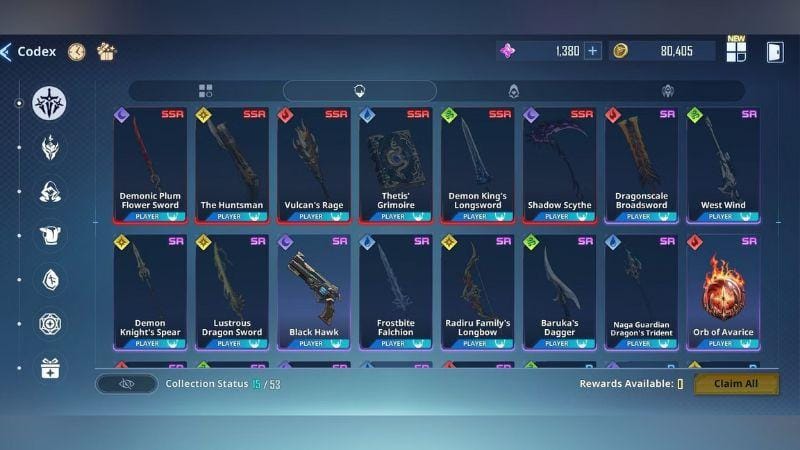Switch to the all-items grid filter tab
800x450 pixels.
[x=206, y=91]
